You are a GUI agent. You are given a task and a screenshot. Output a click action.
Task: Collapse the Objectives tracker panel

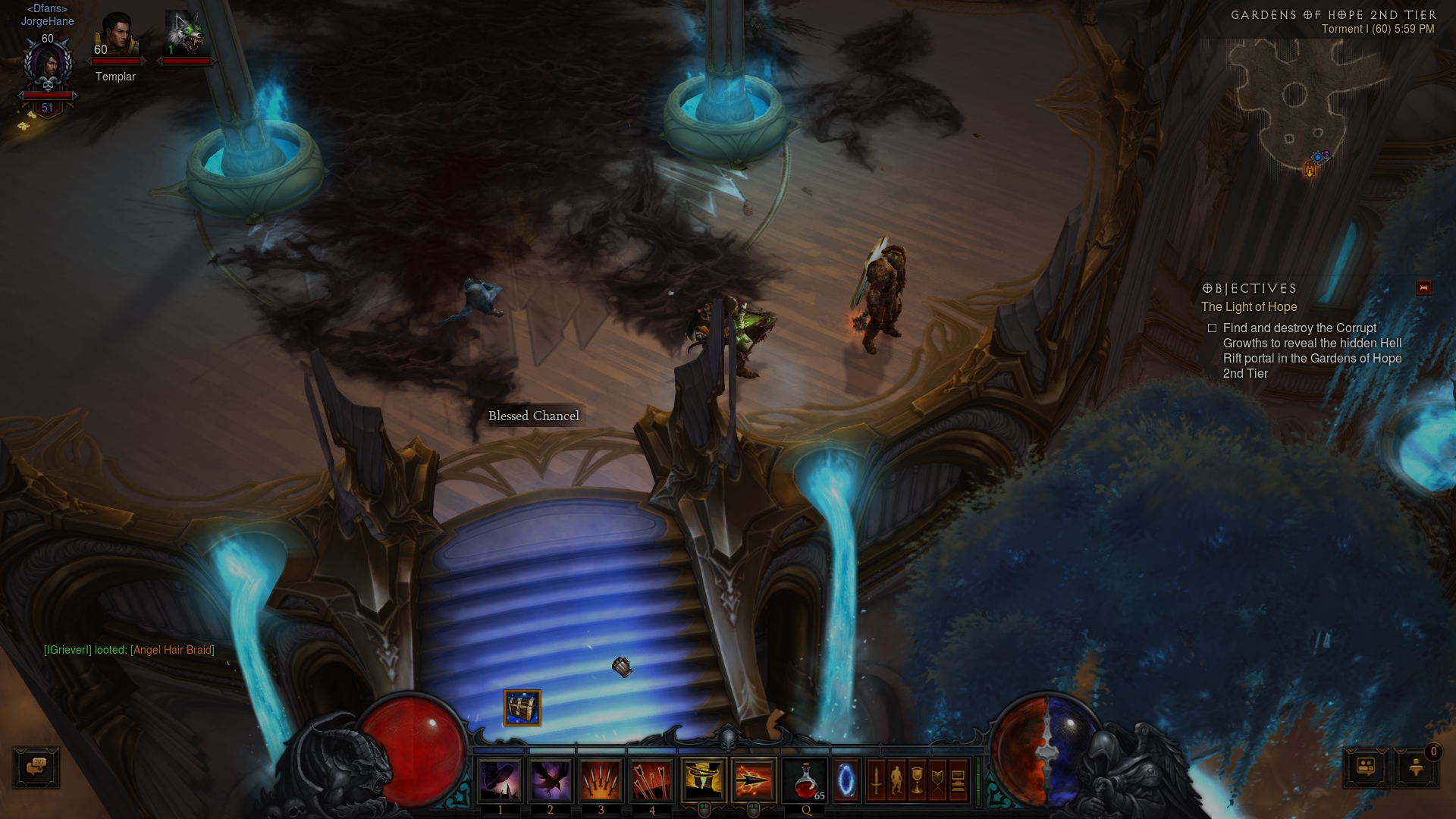click(1423, 288)
